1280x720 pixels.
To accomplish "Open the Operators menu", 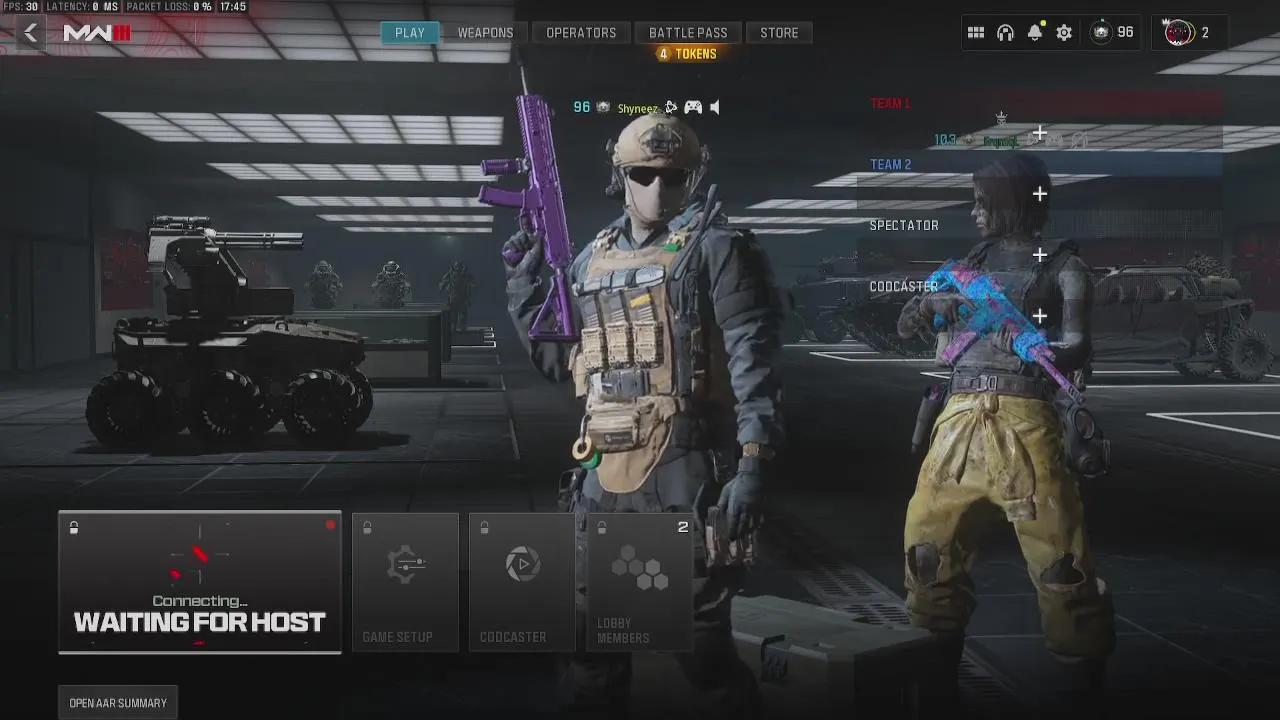I will (x=581, y=32).
